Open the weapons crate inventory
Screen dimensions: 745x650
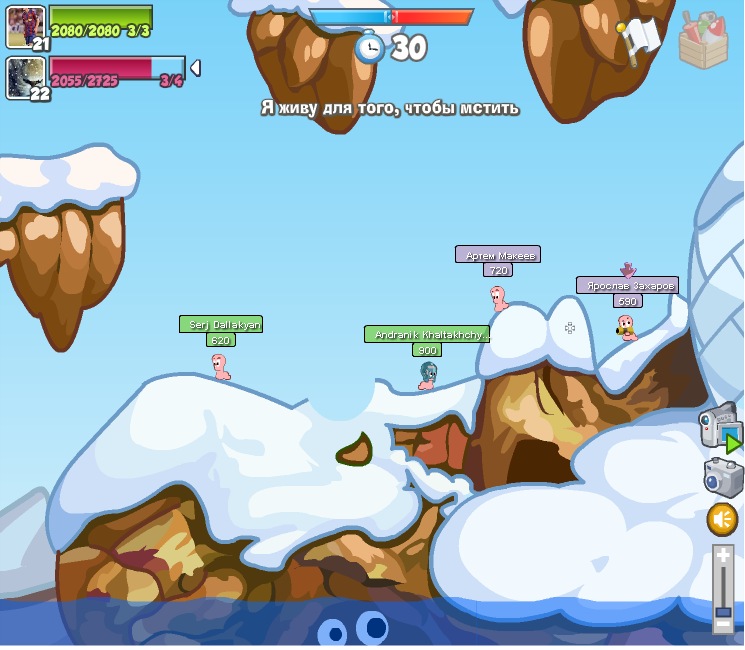[703, 41]
